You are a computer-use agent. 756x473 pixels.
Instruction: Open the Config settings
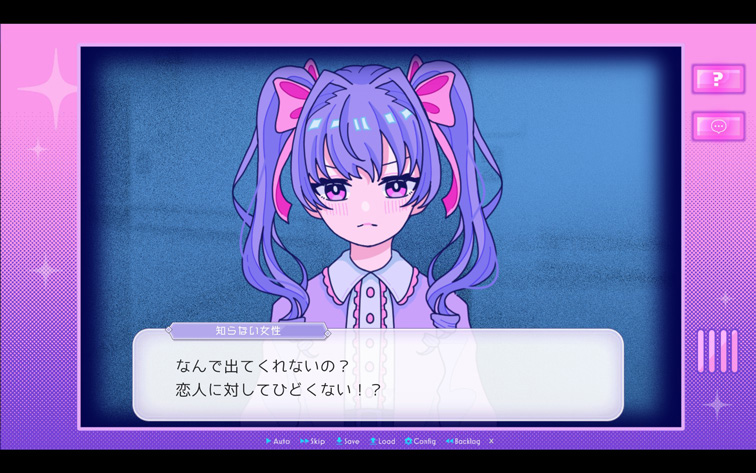click(420, 441)
